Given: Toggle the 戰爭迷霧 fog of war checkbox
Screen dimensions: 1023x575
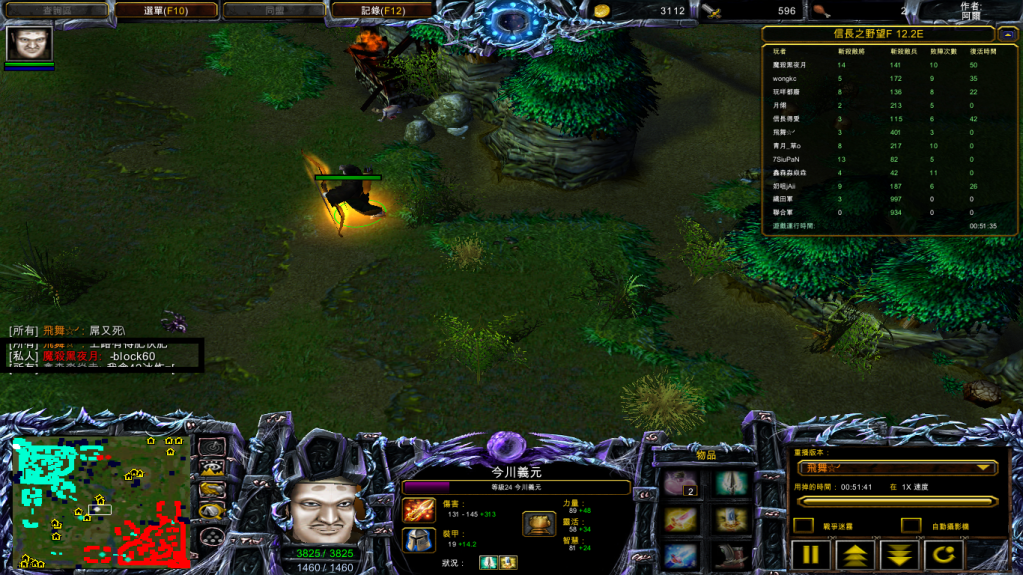Looking at the screenshot, I should (803, 525).
